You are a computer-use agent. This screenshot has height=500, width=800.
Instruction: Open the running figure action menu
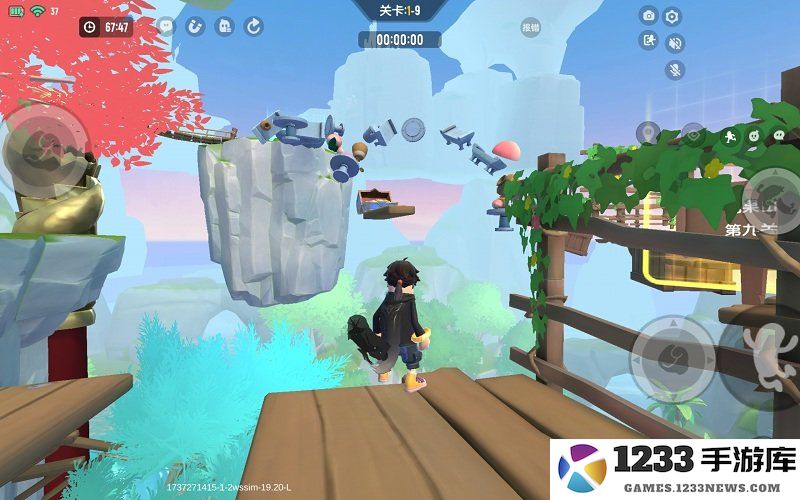(x=731, y=134)
